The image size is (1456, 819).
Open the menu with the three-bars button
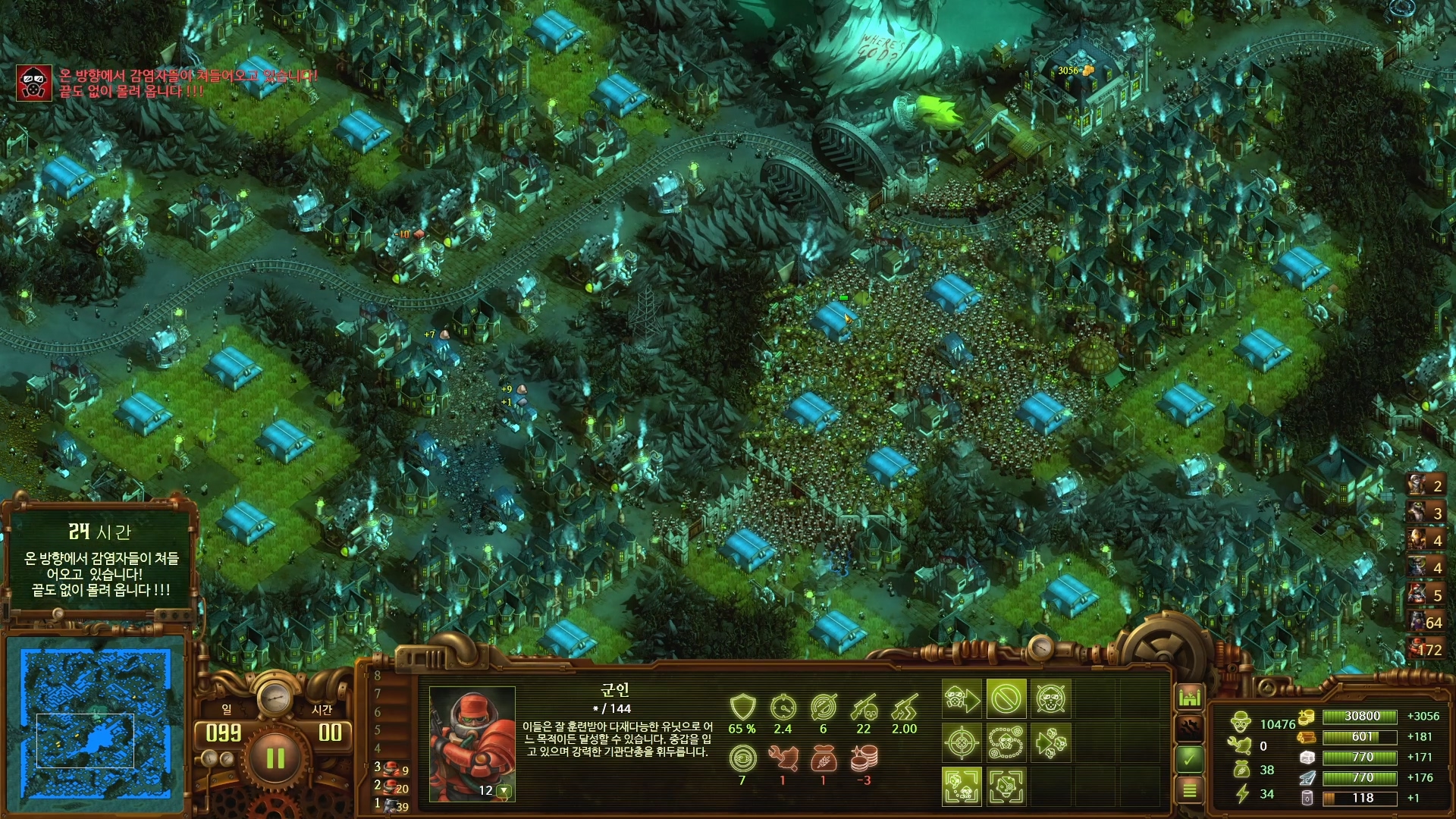1189,790
